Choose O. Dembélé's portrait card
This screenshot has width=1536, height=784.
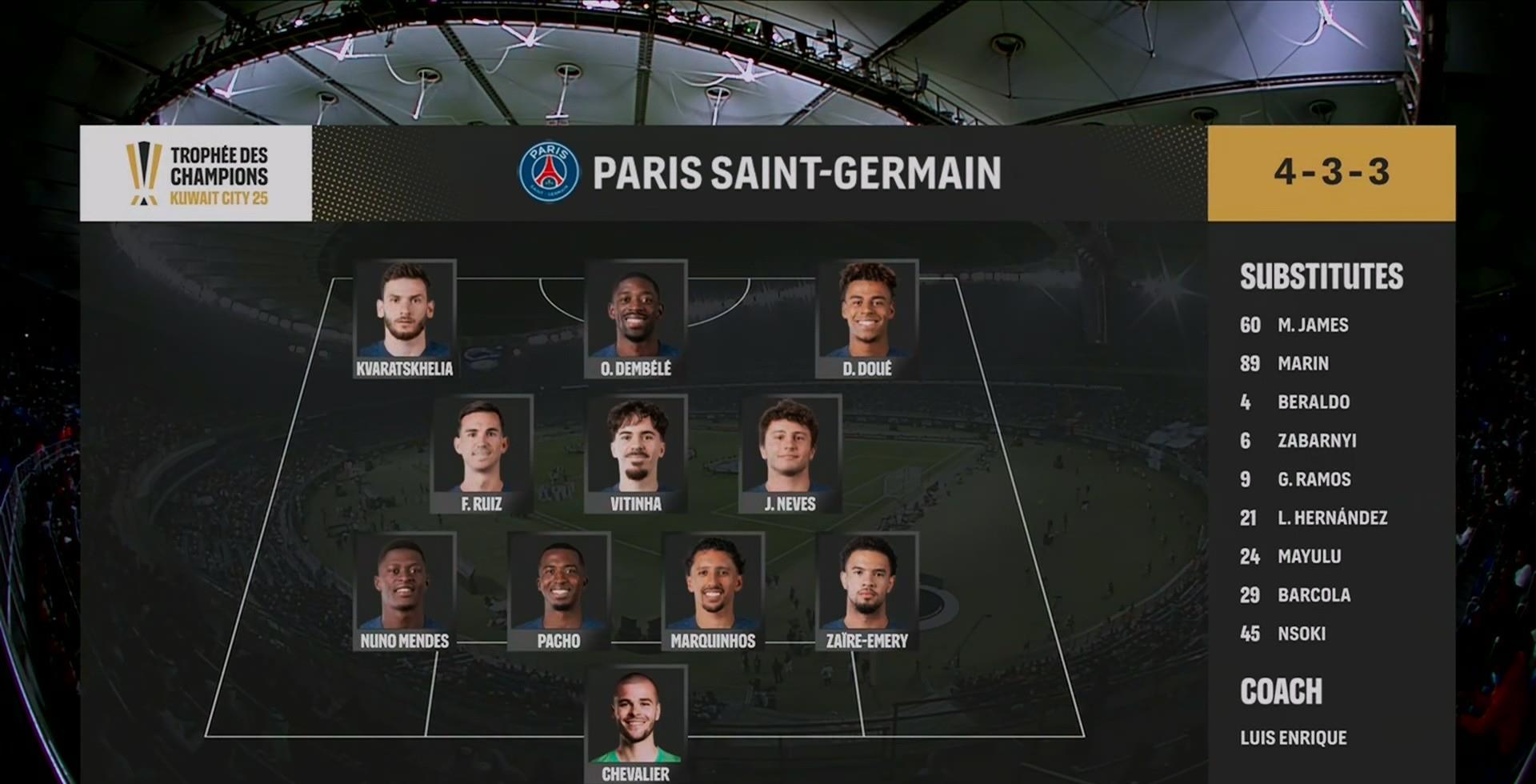click(636, 318)
